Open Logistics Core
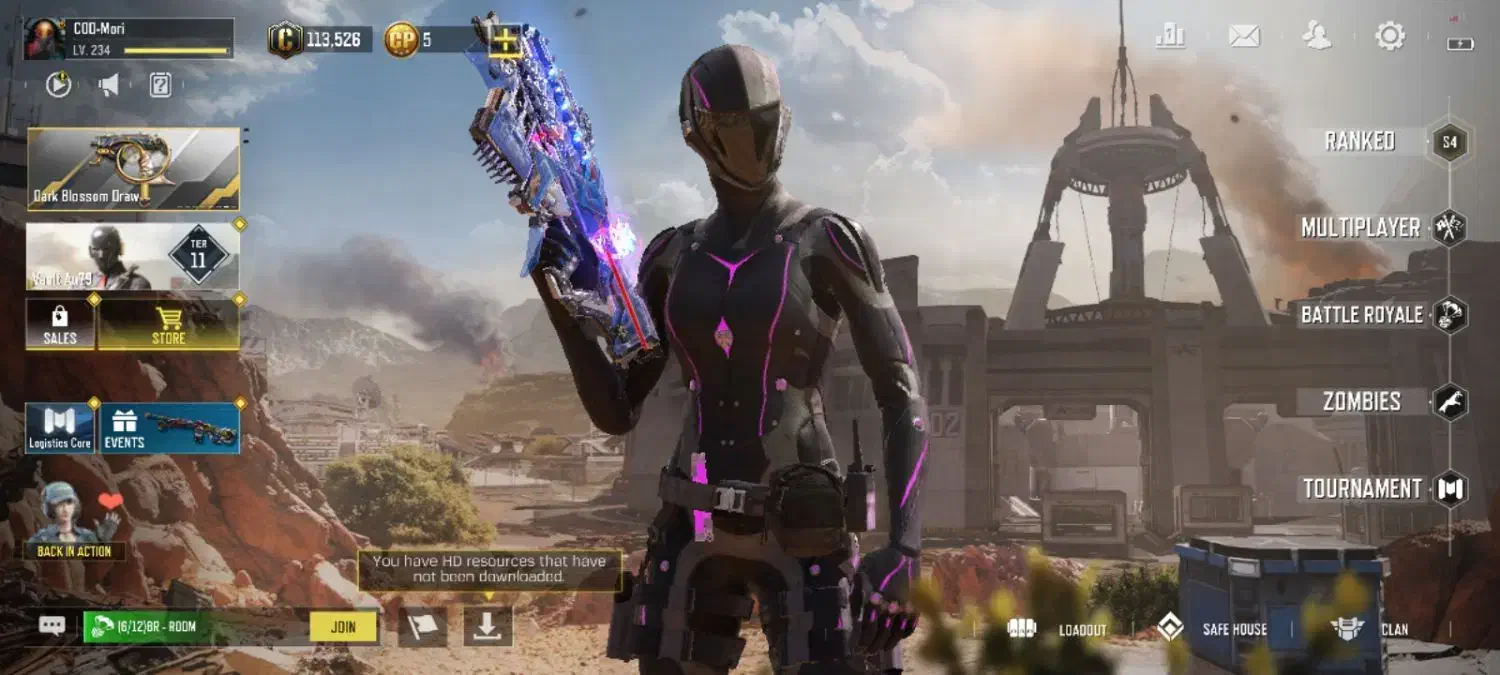The height and width of the screenshot is (675, 1500). pos(60,428)
